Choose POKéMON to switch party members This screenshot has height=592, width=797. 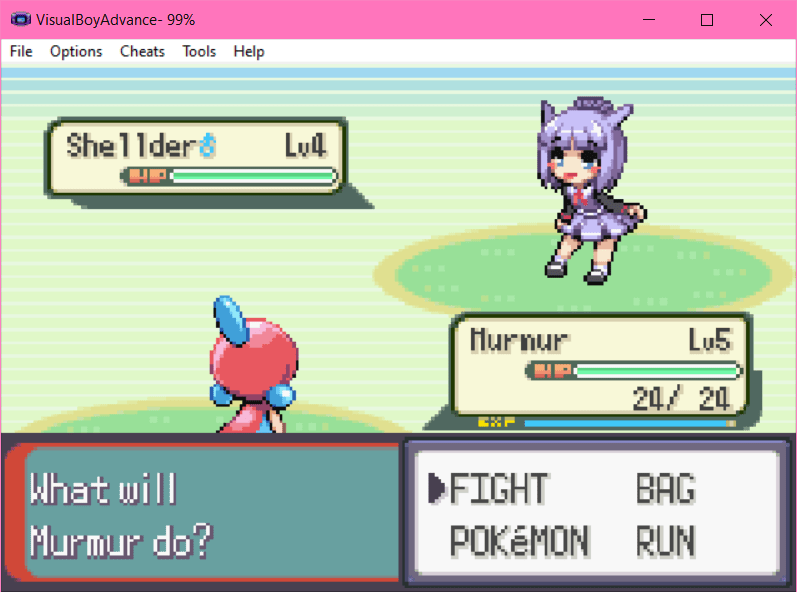point(520,541)
